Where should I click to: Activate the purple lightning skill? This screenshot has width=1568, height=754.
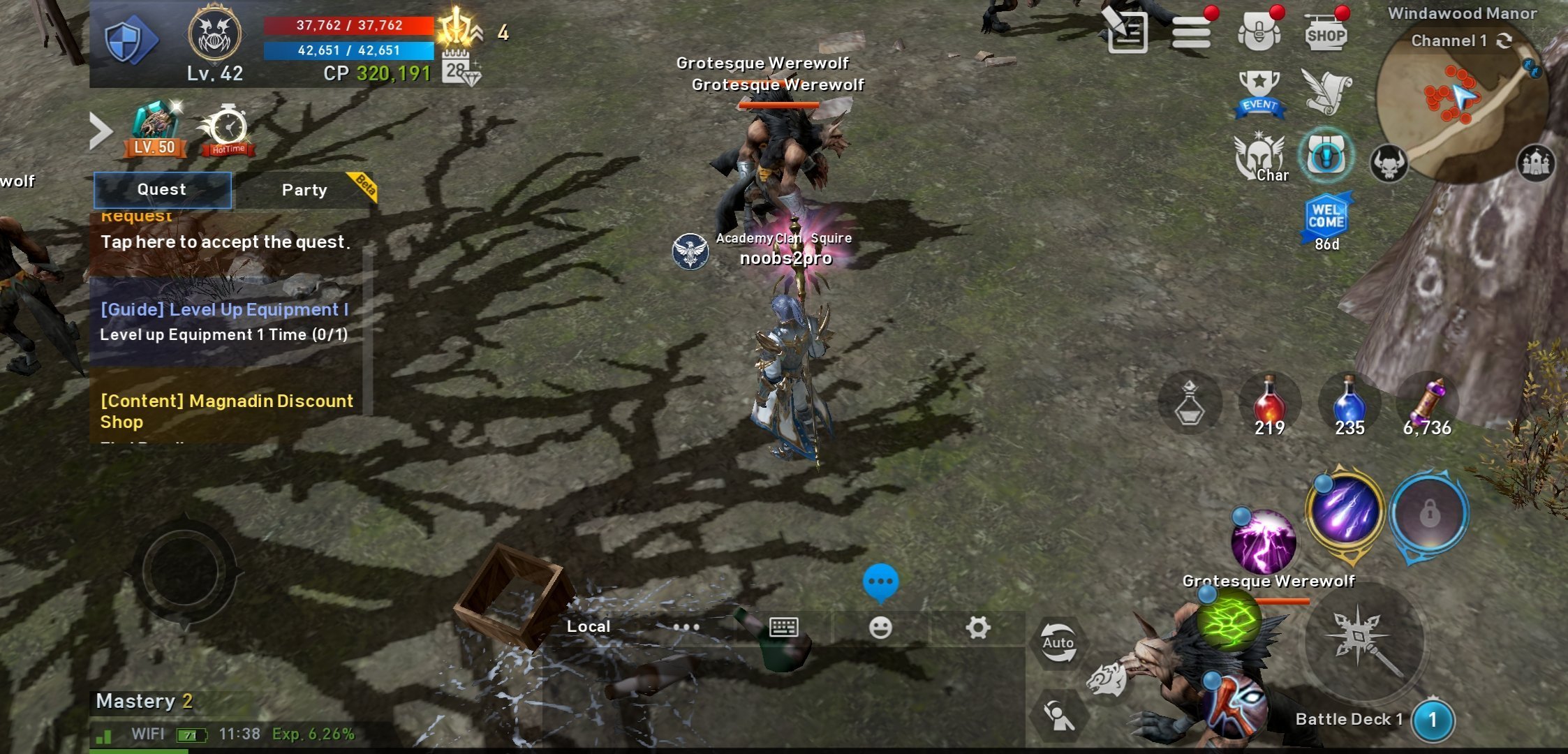point(1264,542)
